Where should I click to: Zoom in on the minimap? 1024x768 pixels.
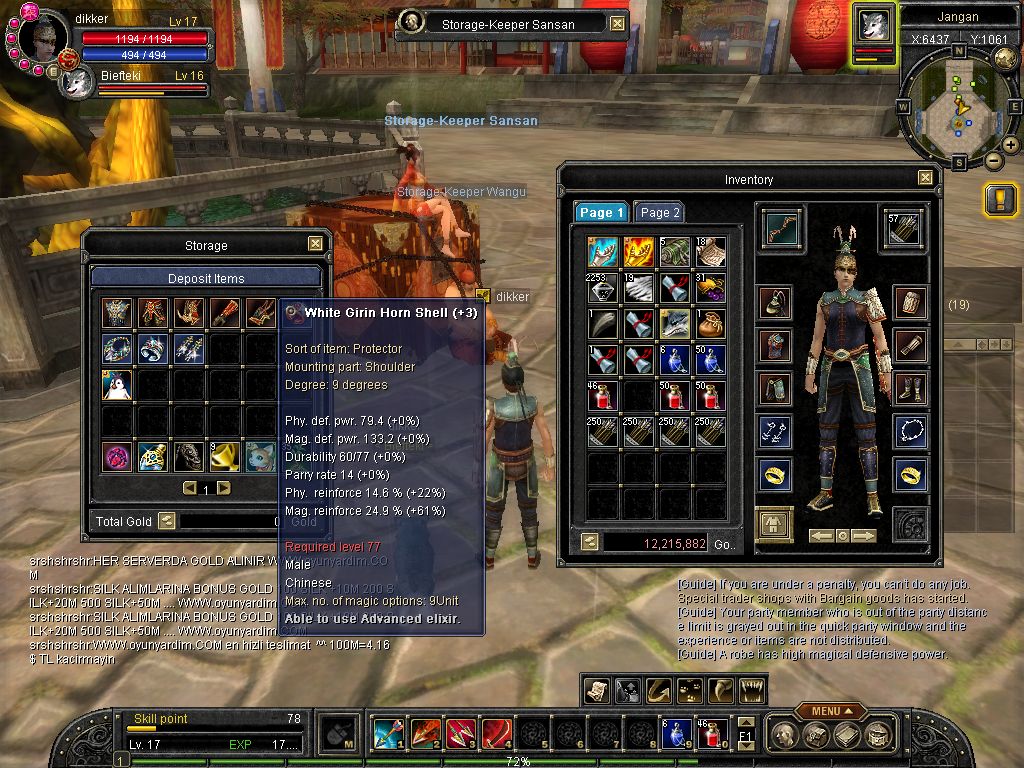1011,145
